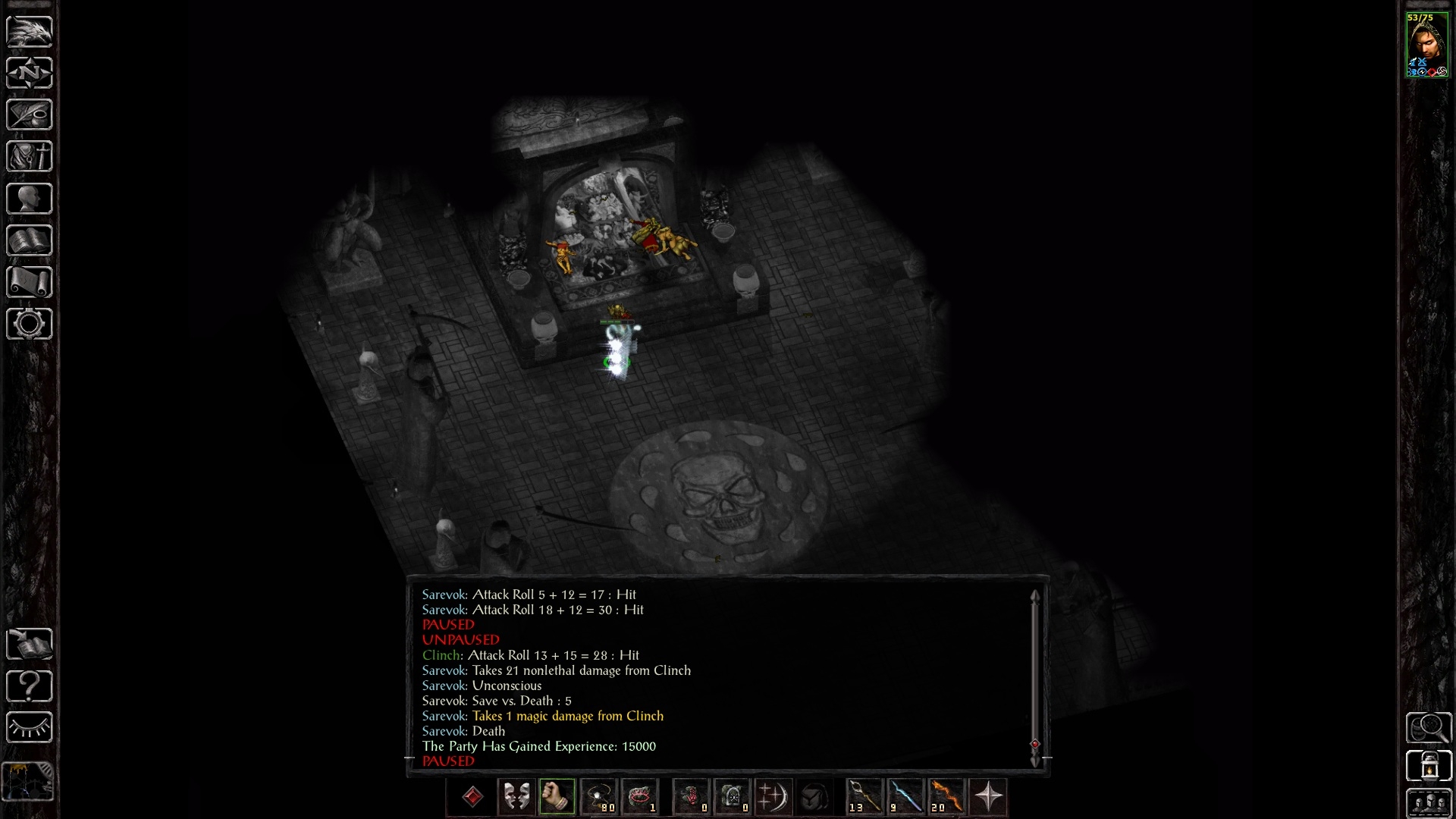Hide the interface with the closed eye button

click(x=30, y=728)
